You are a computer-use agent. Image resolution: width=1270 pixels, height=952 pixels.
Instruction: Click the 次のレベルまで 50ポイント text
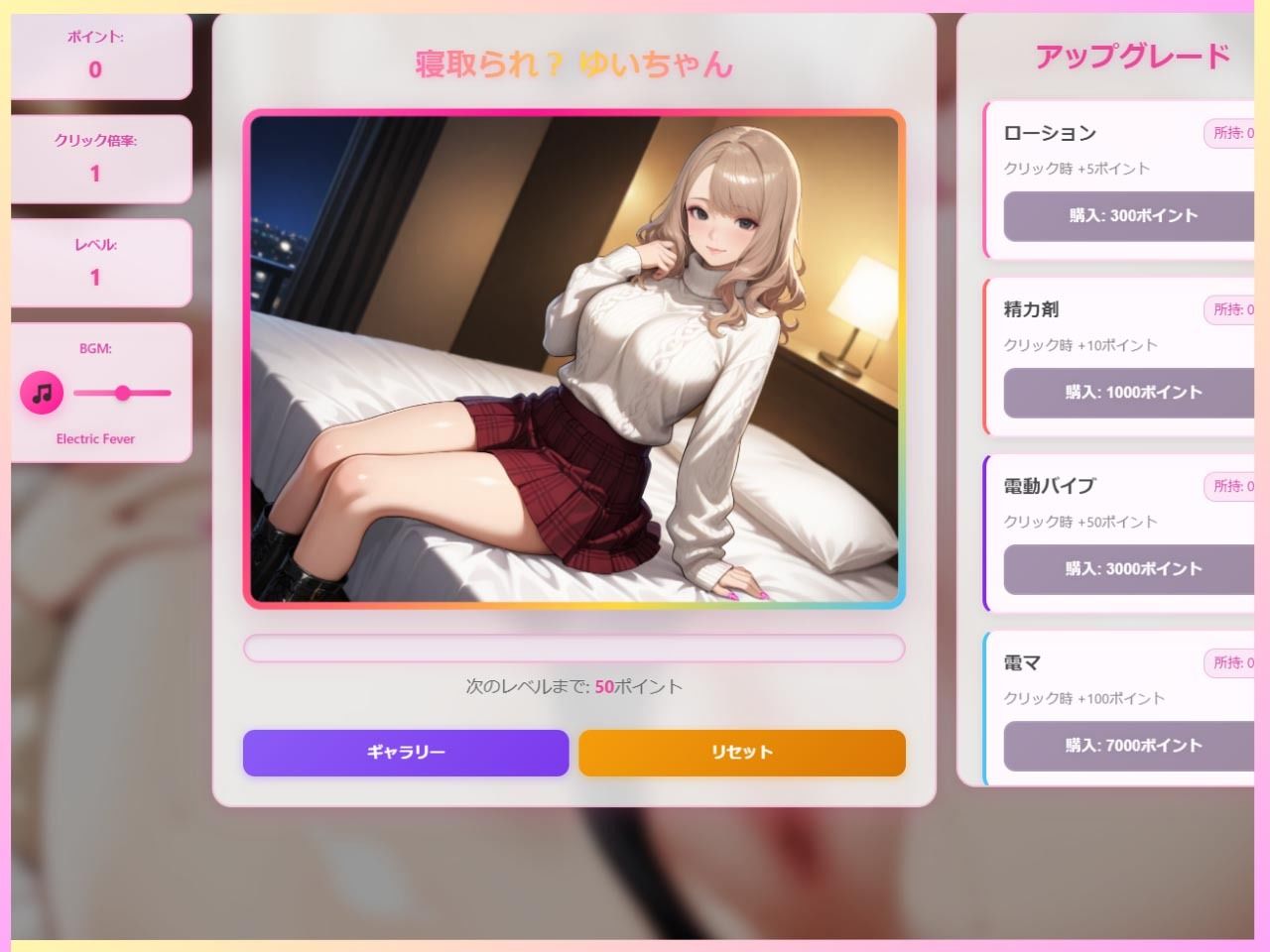[573, 685]
